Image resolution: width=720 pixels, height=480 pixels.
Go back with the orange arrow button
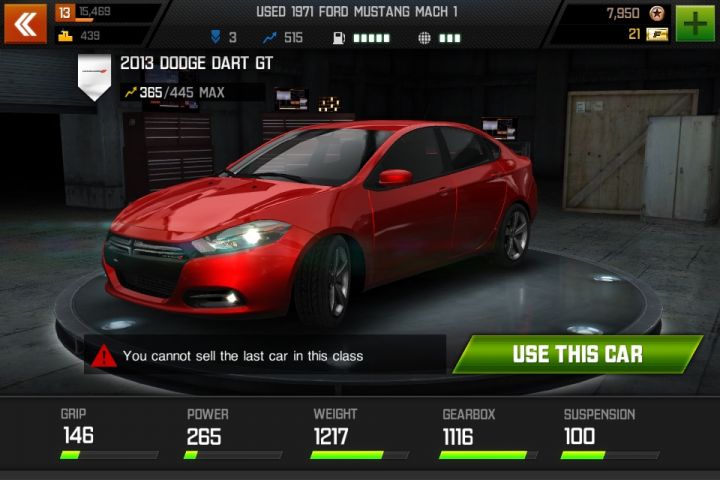pos(25,23)
